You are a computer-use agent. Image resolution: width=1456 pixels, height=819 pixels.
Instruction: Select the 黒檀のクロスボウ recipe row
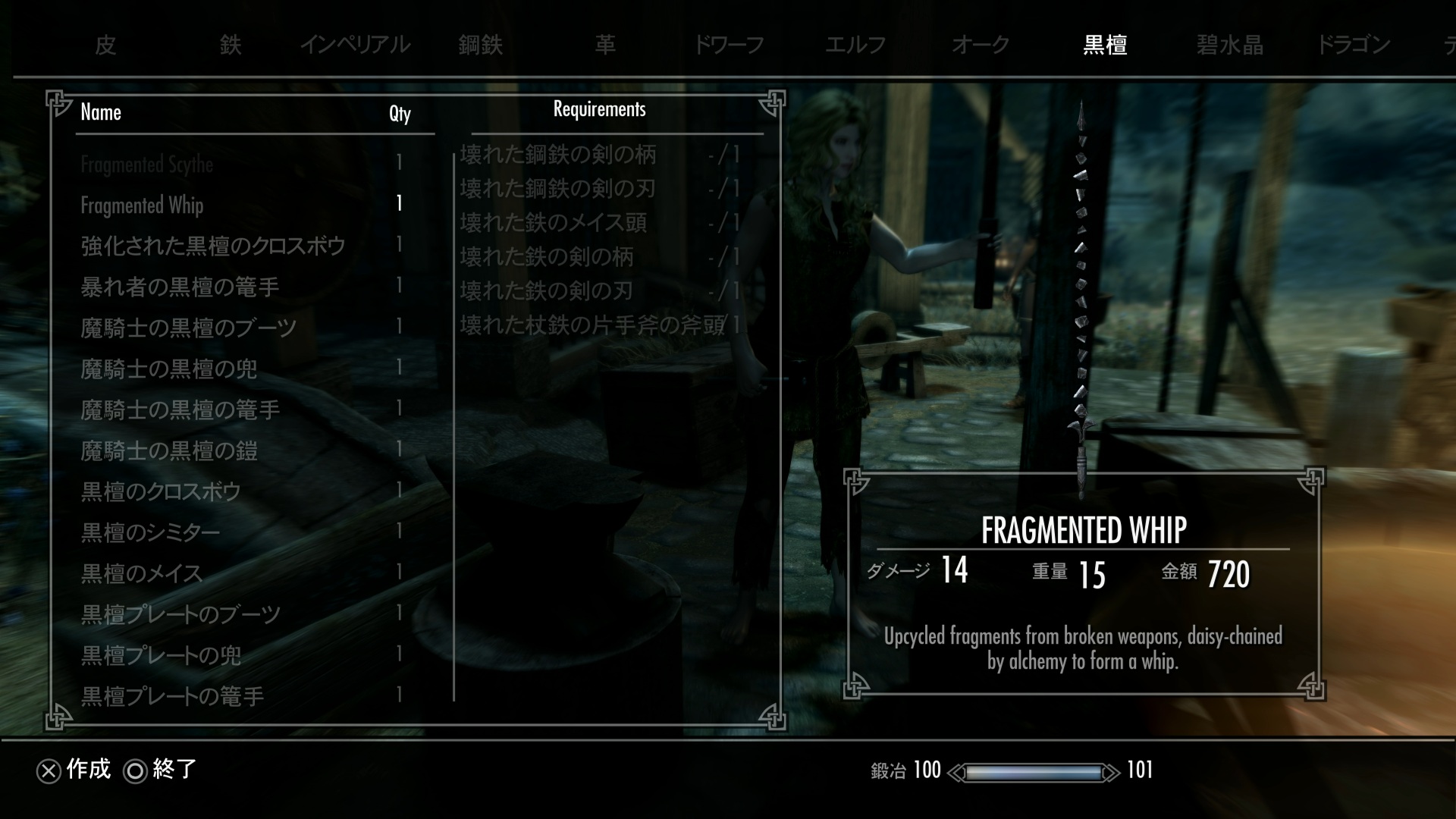click(x=161, y=492)
